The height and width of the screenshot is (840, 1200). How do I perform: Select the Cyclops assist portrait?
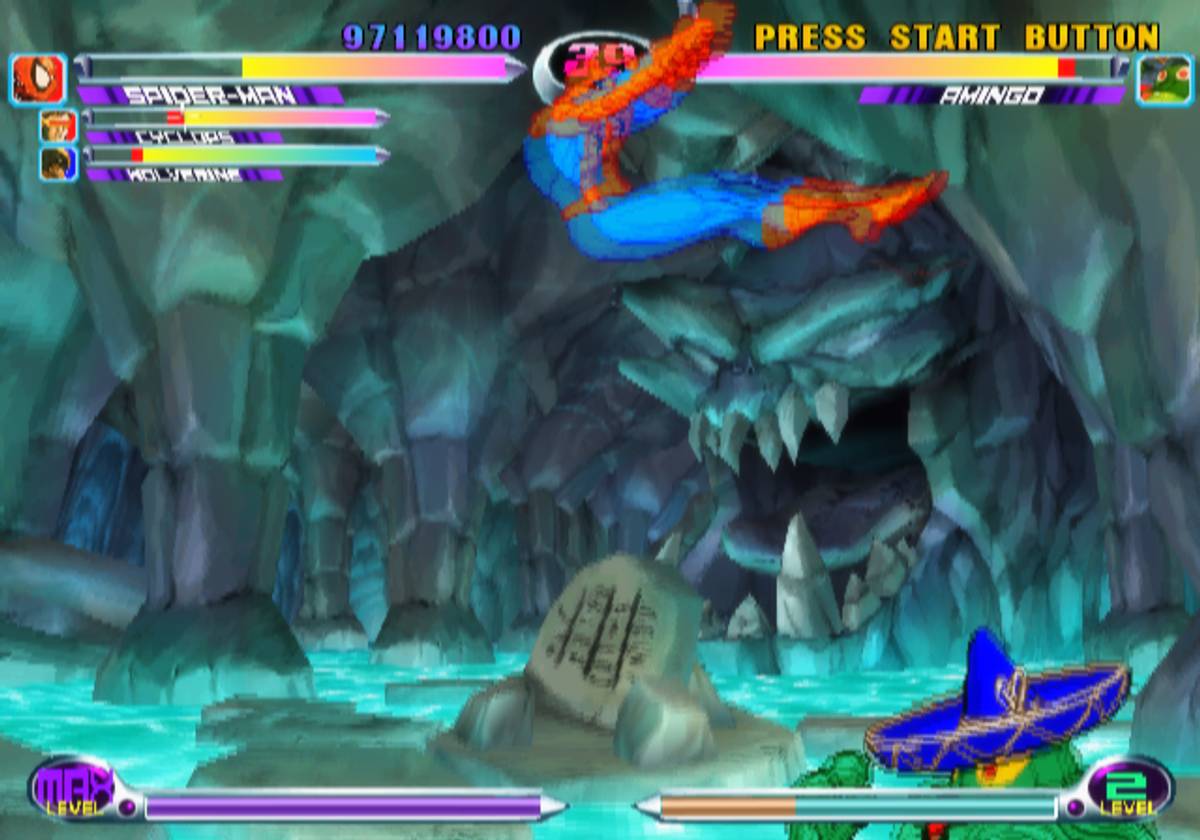point(58,125)
